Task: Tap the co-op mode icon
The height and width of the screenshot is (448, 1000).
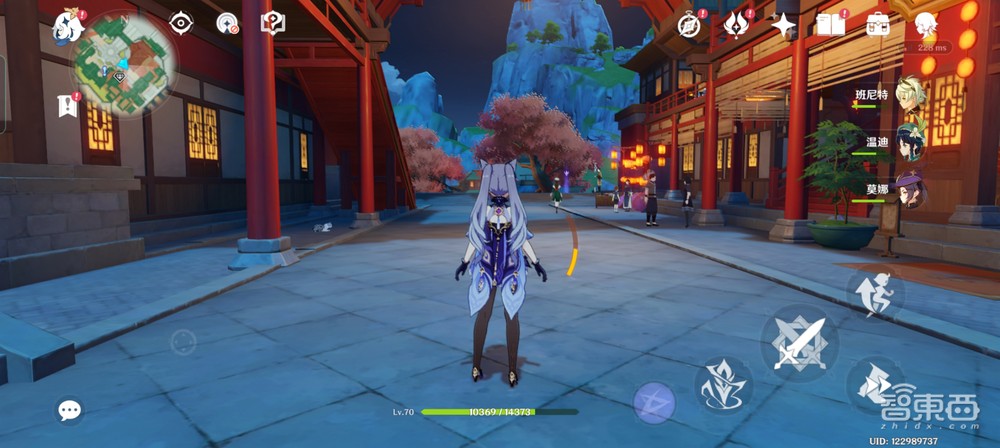Action: (228, 23)
